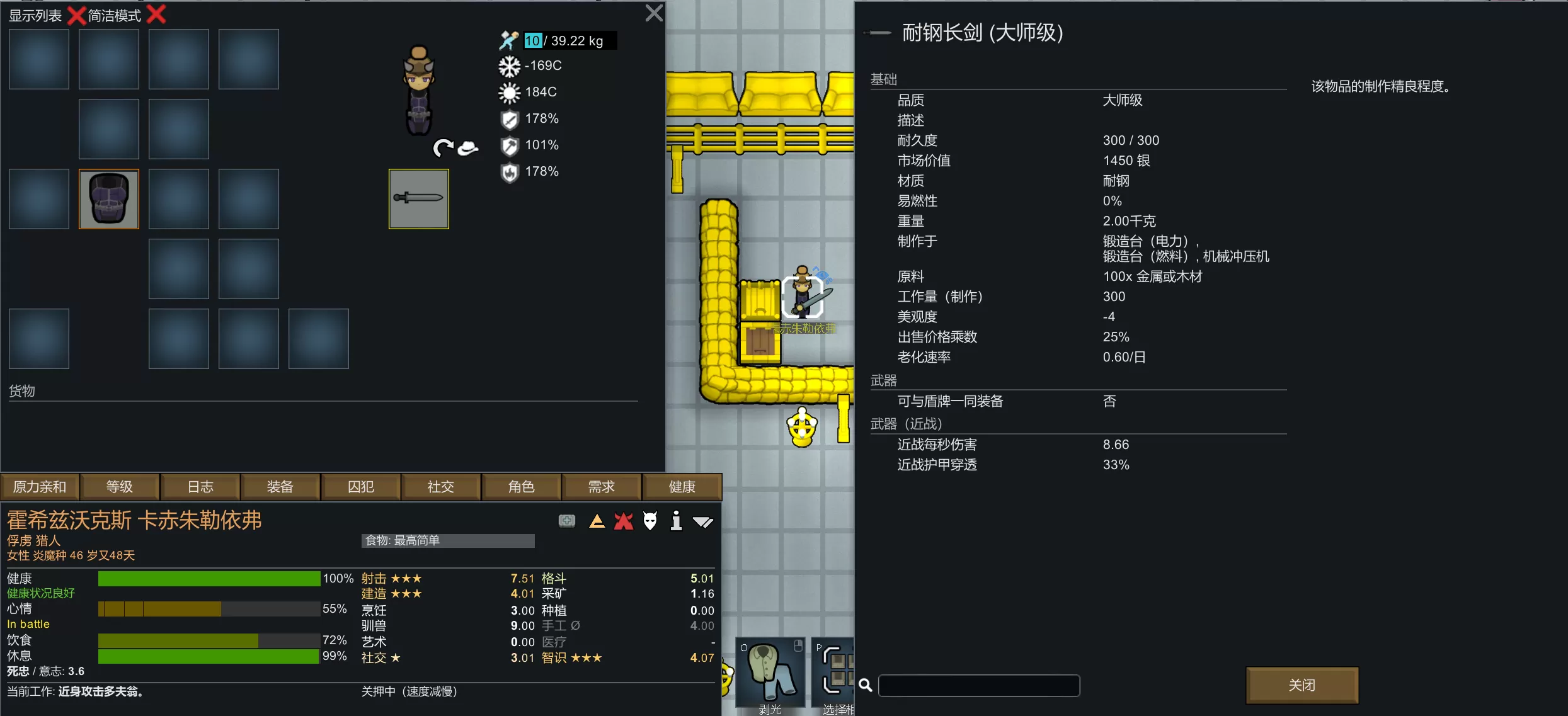1568x716 pixels.
Task: Show the 日志 tab
Action: coord(200,487)
